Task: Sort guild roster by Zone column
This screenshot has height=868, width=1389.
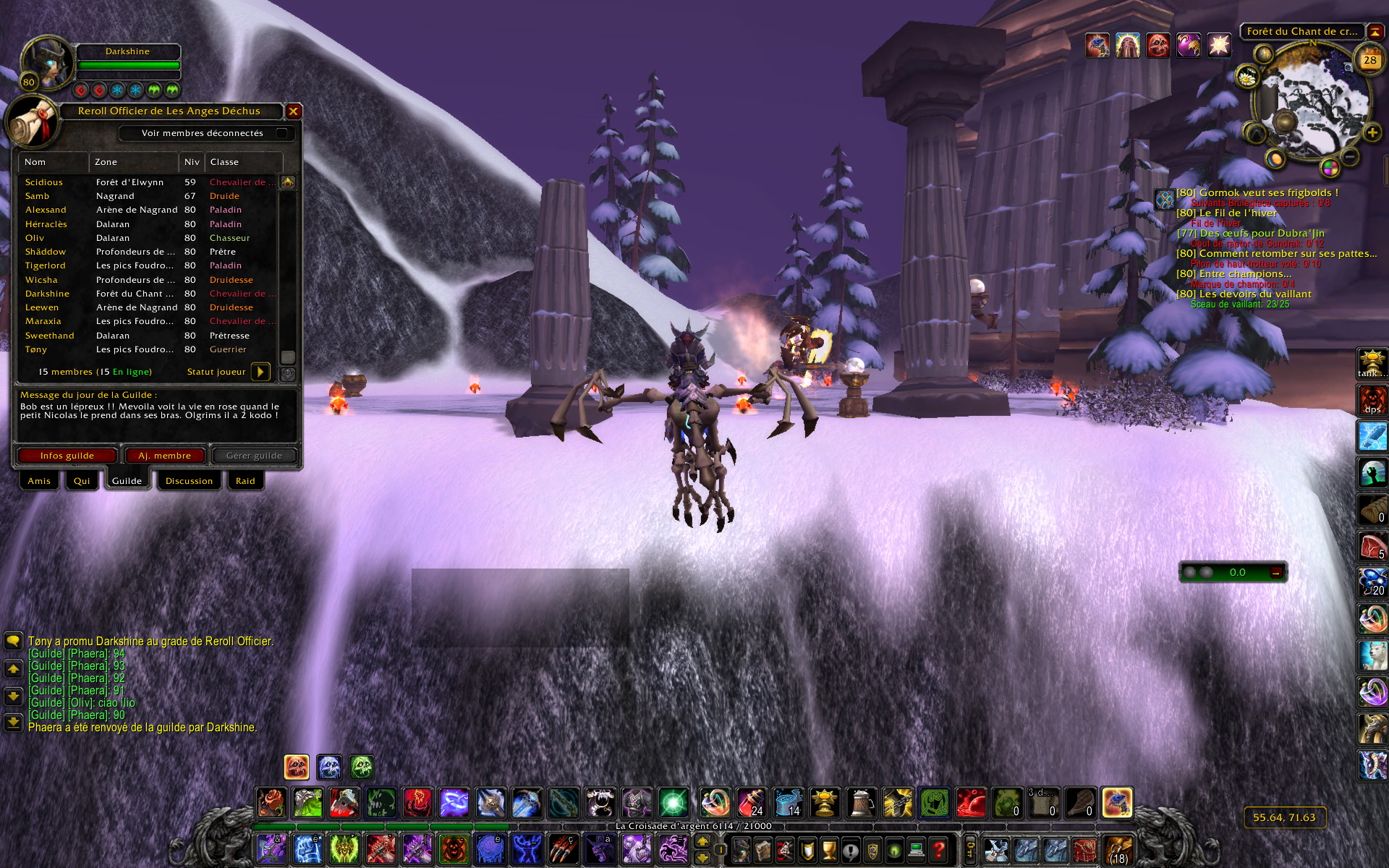Action: pyautogui.click(x=134, y=162)
